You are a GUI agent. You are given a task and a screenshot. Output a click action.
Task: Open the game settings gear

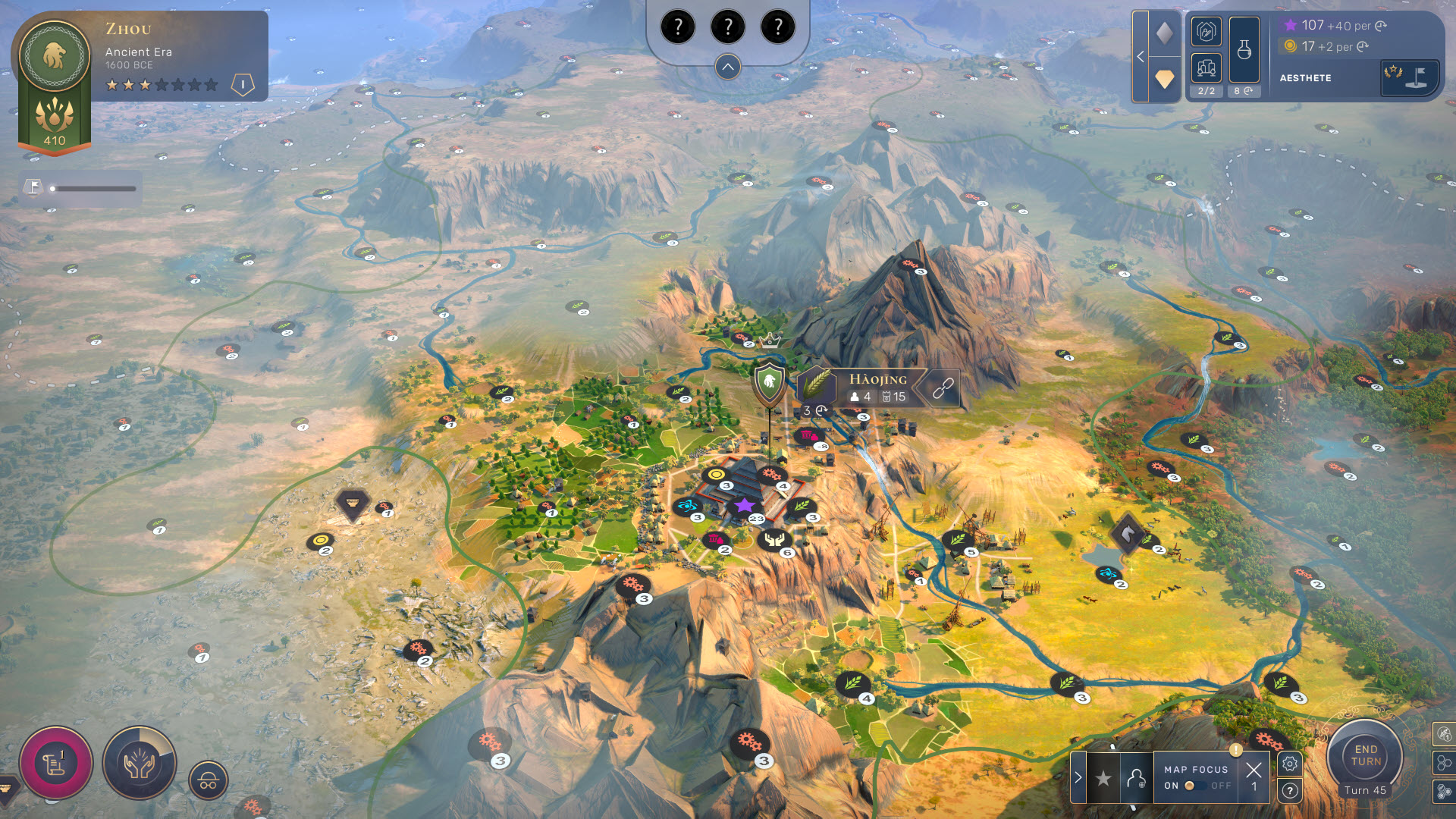coord(1290,764)
